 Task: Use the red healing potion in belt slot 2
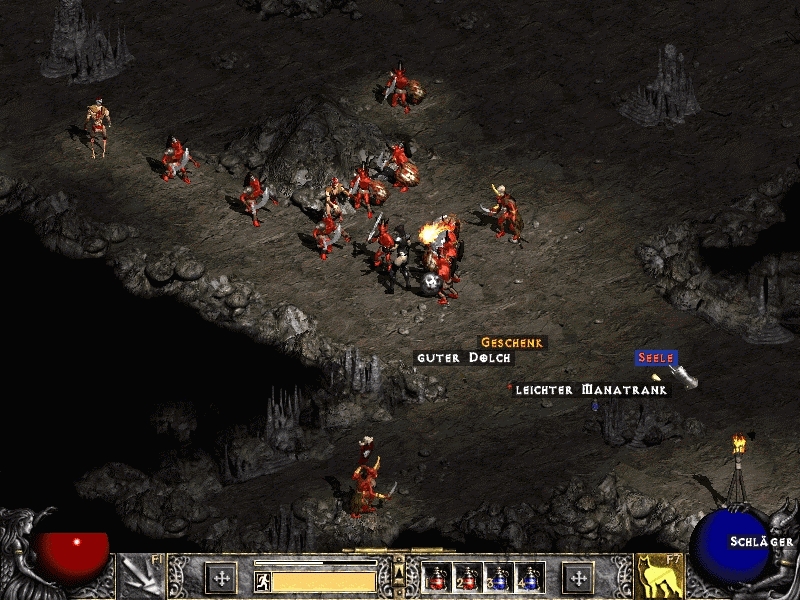pos(467,578)
